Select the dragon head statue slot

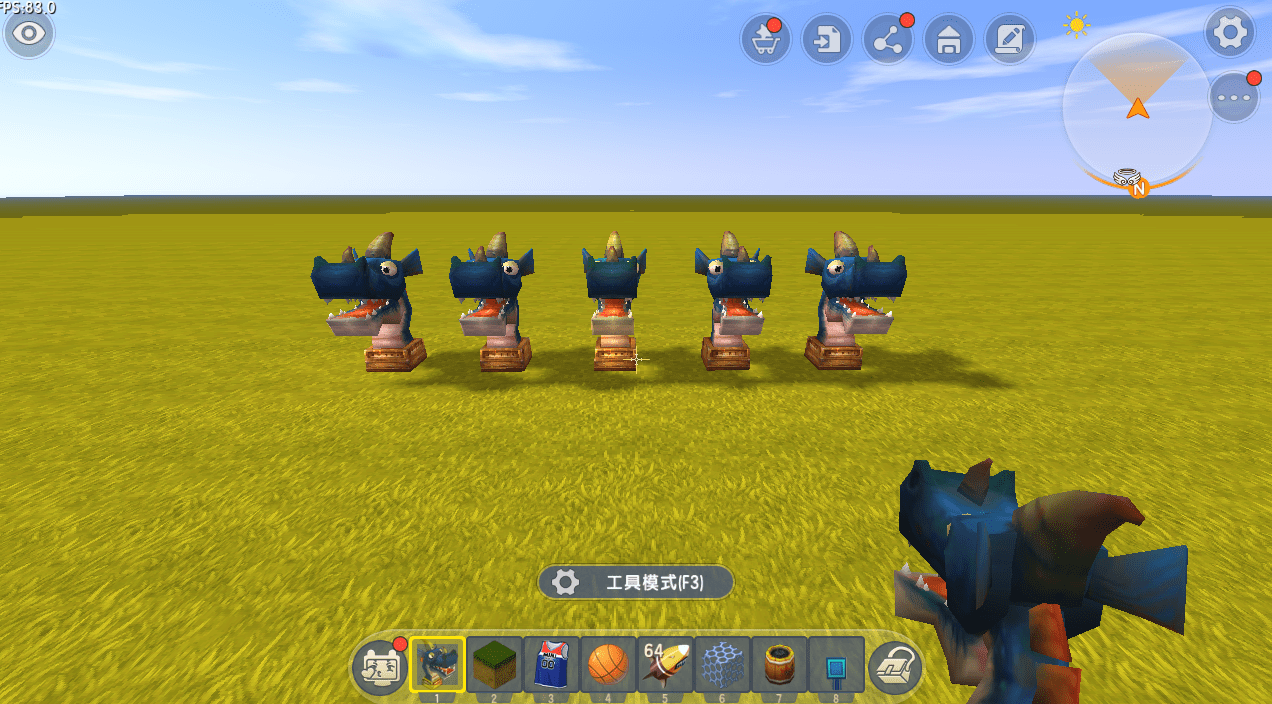[437, 664]
